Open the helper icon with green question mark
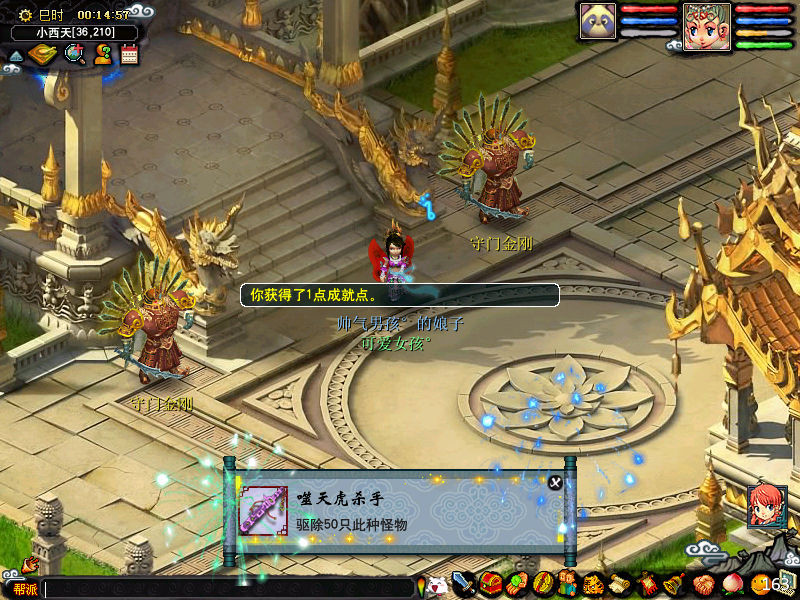 [x=102, y=54]
